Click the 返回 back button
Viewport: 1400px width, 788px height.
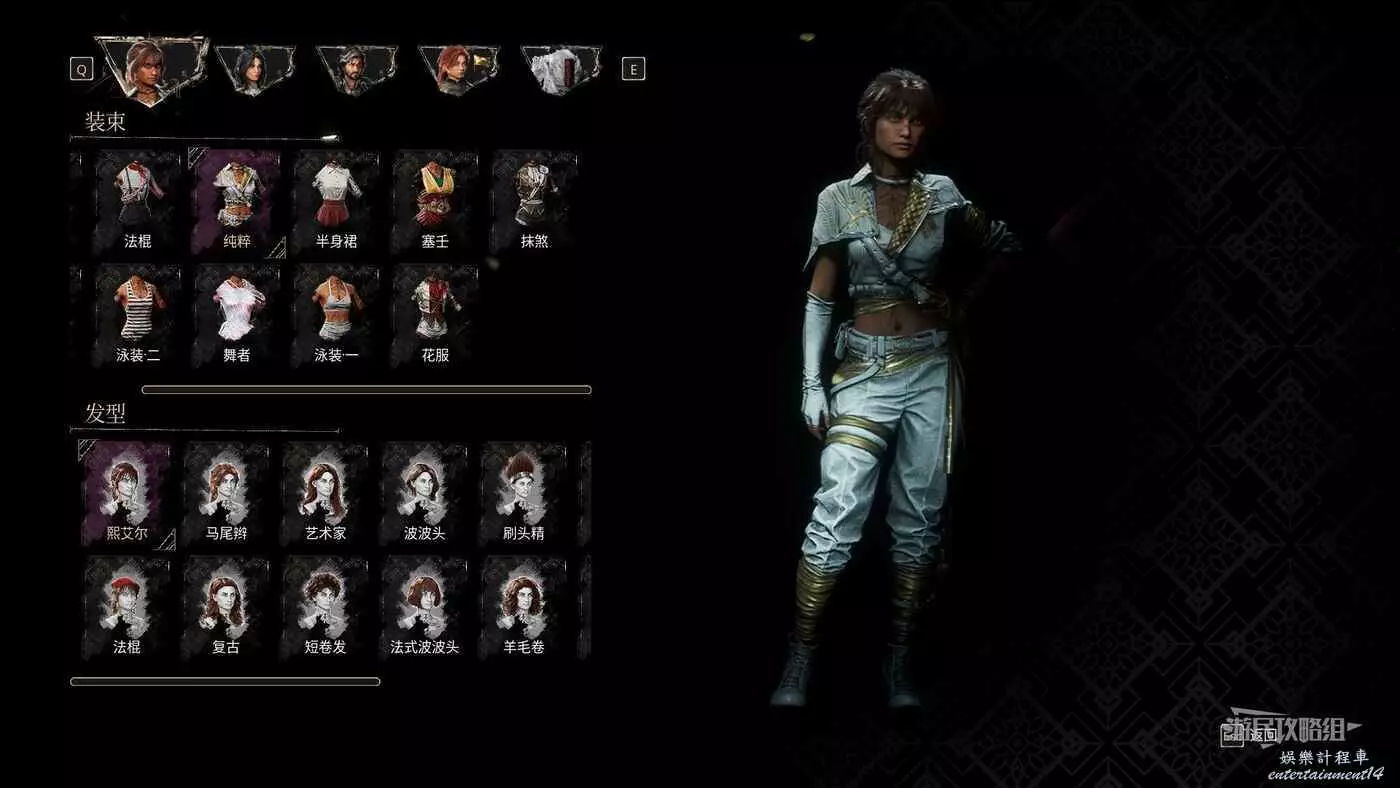1250,735
